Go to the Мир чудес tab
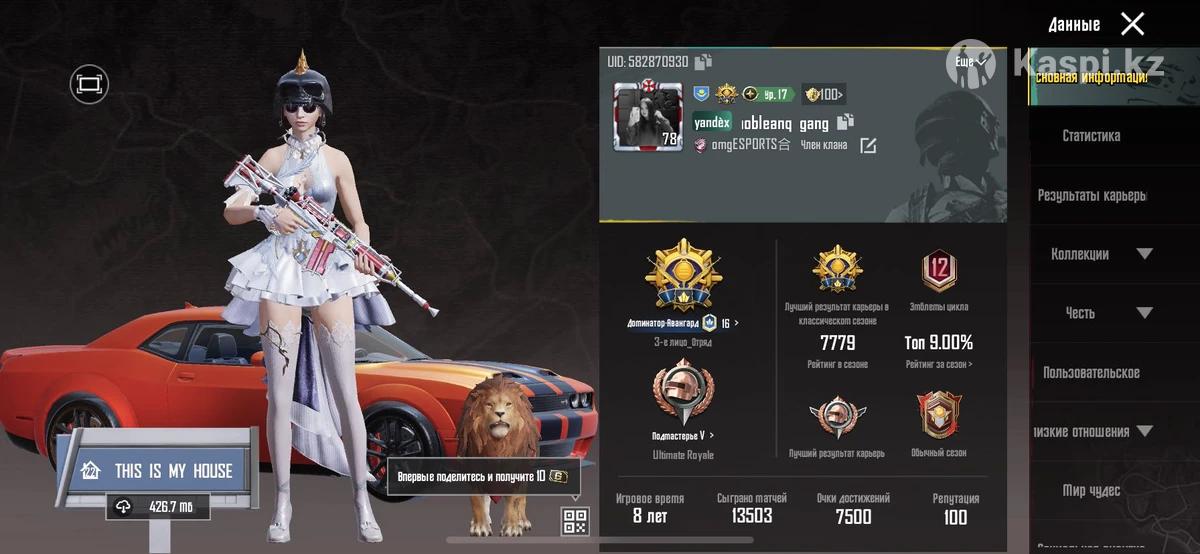The image size is (1200, 554). point(1091,491)
